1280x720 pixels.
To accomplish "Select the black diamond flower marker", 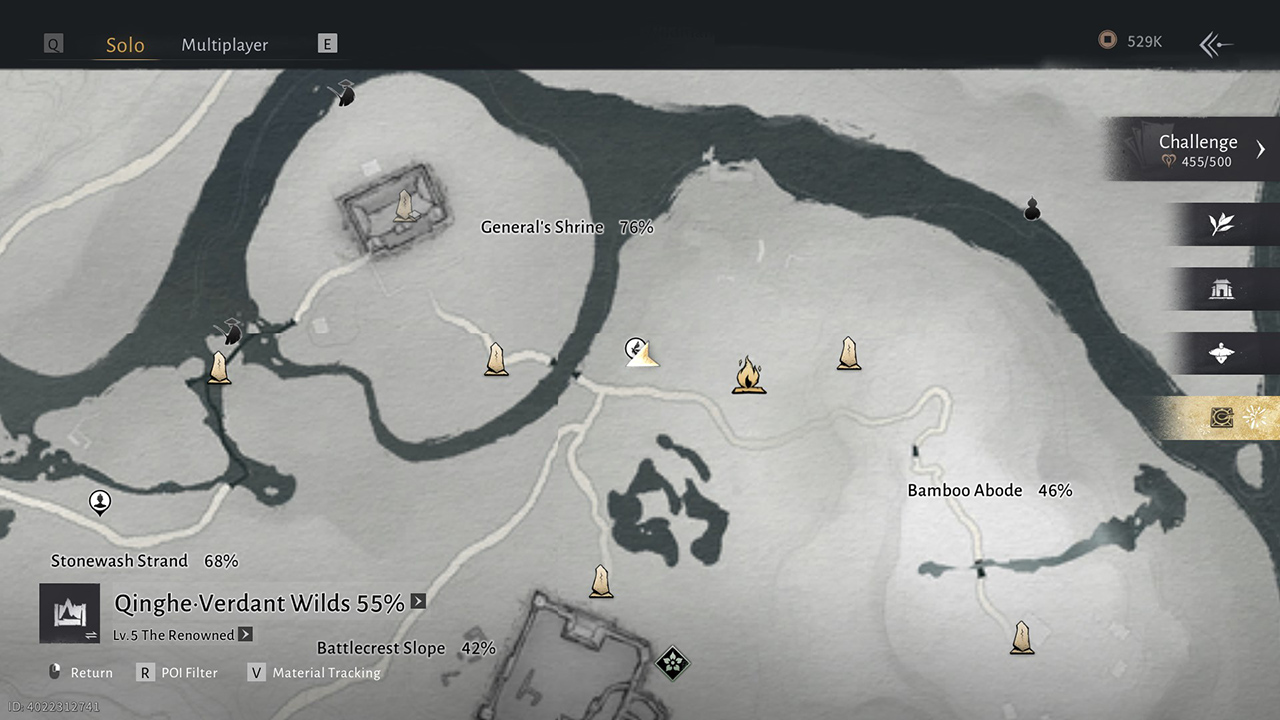I will point(673,662).
